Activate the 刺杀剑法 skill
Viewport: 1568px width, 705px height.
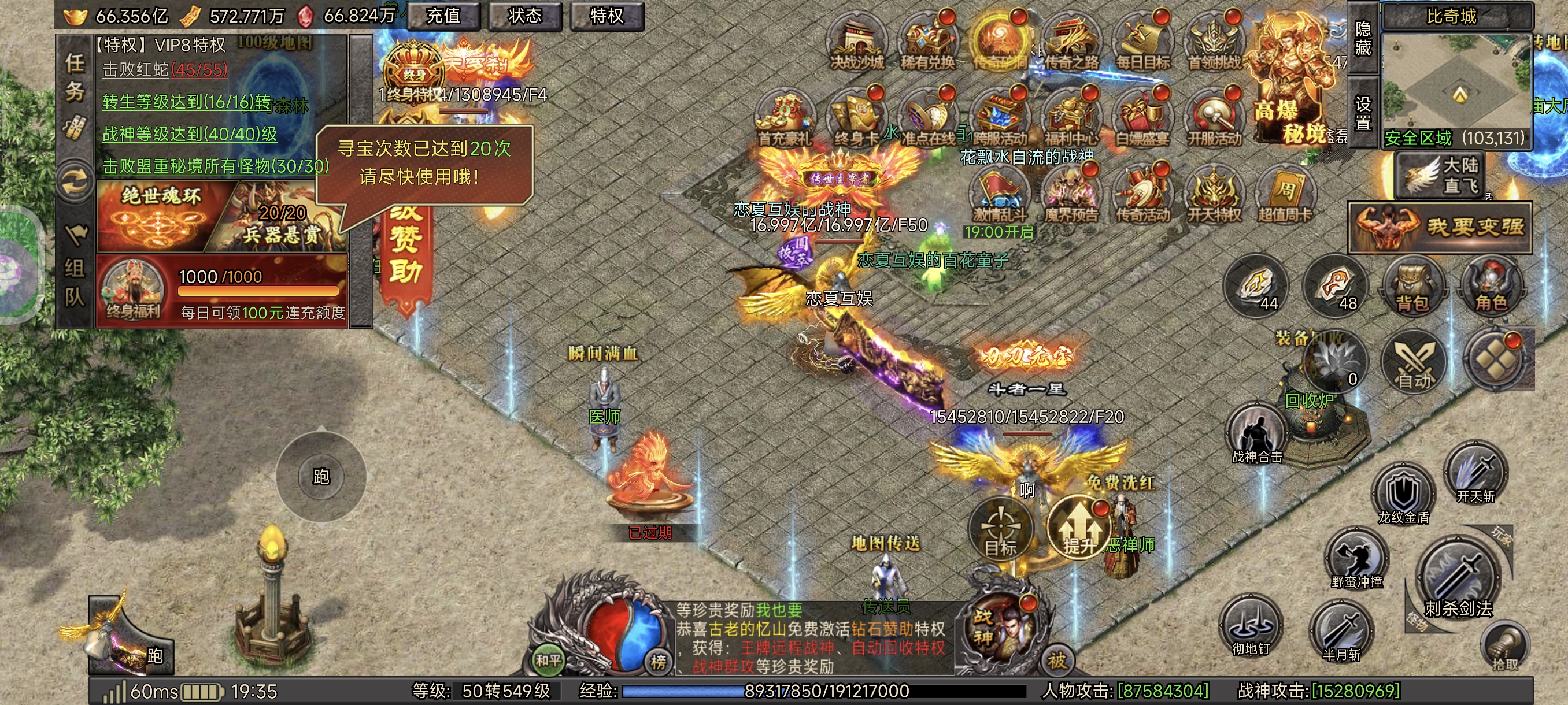[x=1457, y=578]
